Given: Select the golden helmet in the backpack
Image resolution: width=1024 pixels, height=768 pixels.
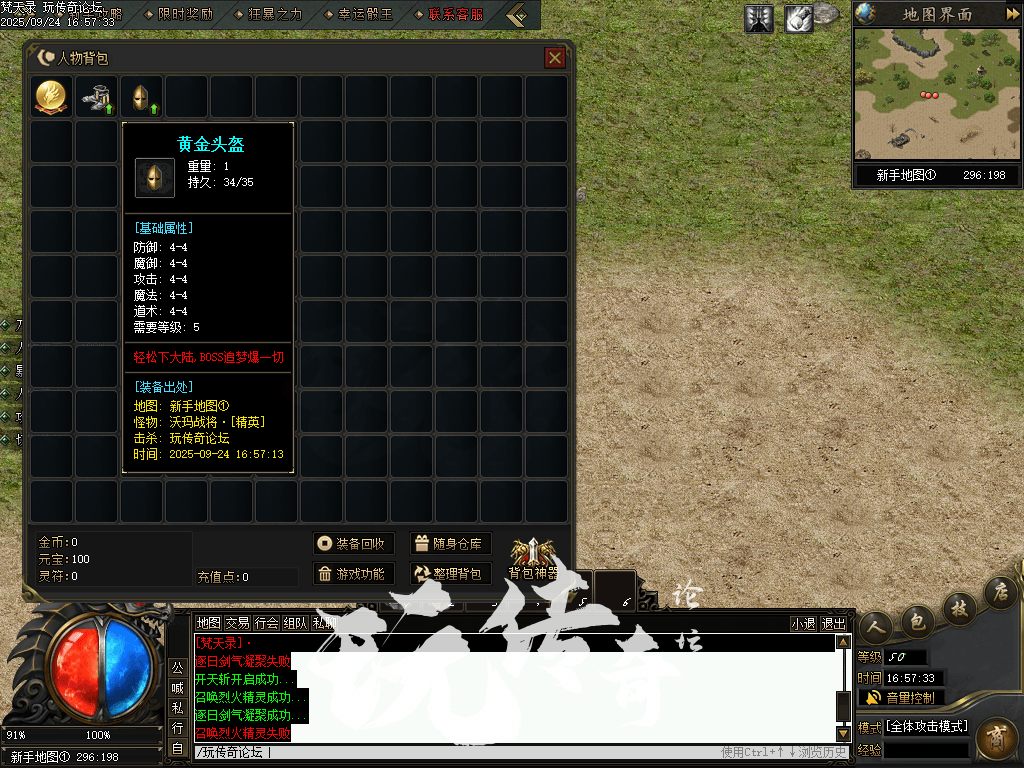Looking at the screenshot, I should (142, 97).
